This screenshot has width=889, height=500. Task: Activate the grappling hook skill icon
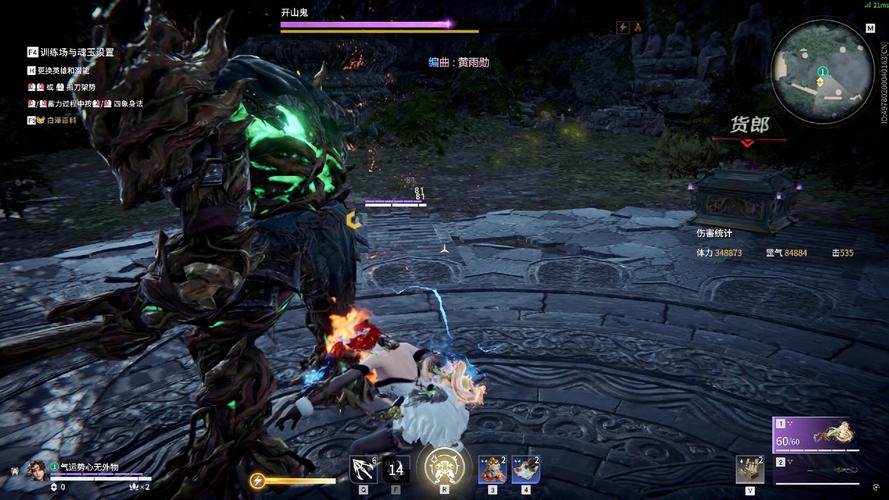click(x=363, y=468)
